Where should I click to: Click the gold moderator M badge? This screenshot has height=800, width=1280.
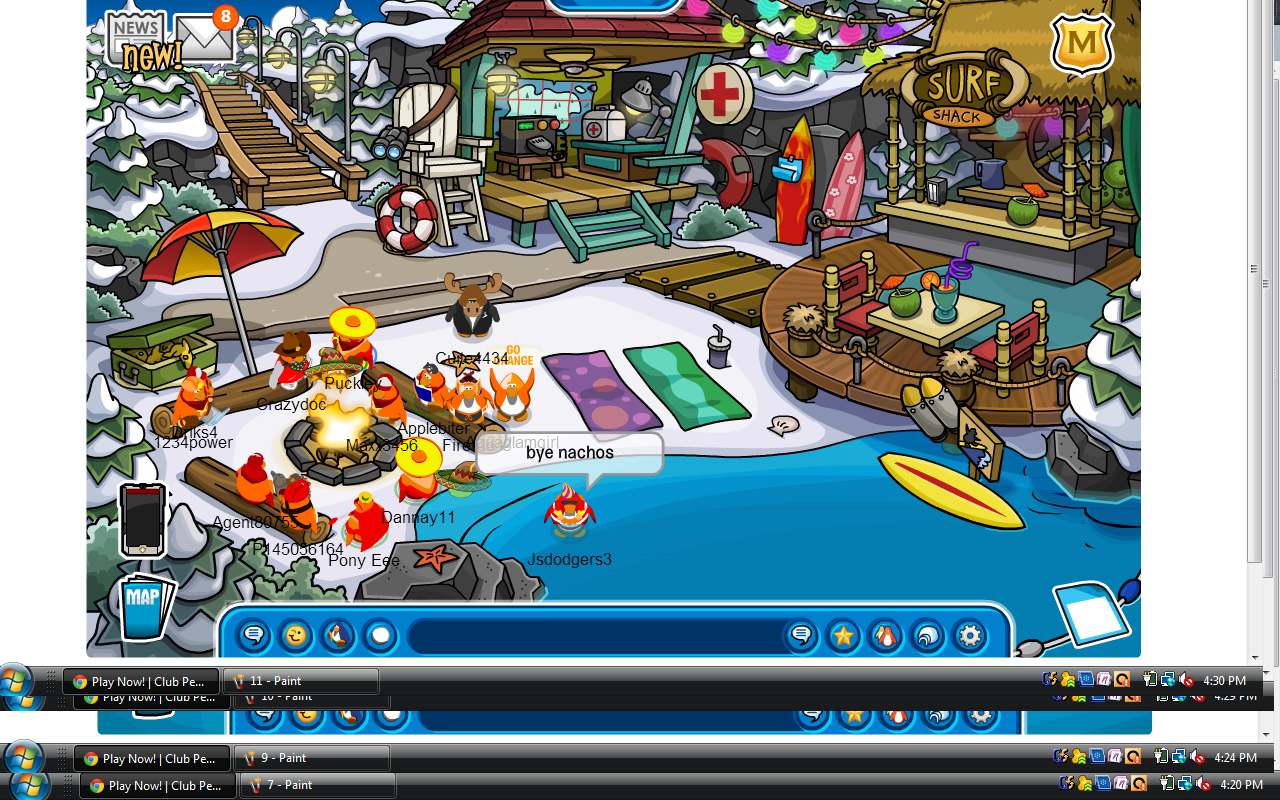point(1081,44)
